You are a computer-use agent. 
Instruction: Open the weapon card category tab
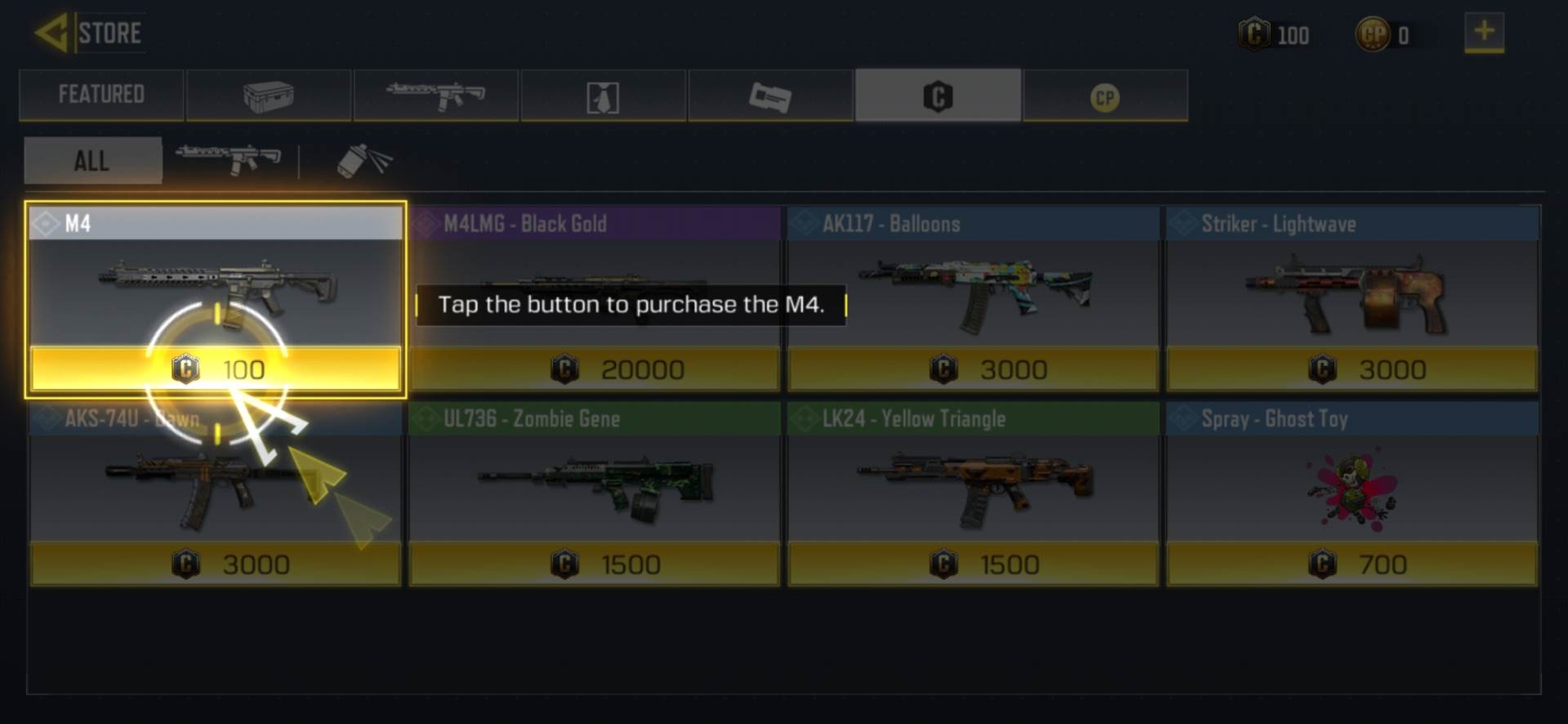point(770,95)
